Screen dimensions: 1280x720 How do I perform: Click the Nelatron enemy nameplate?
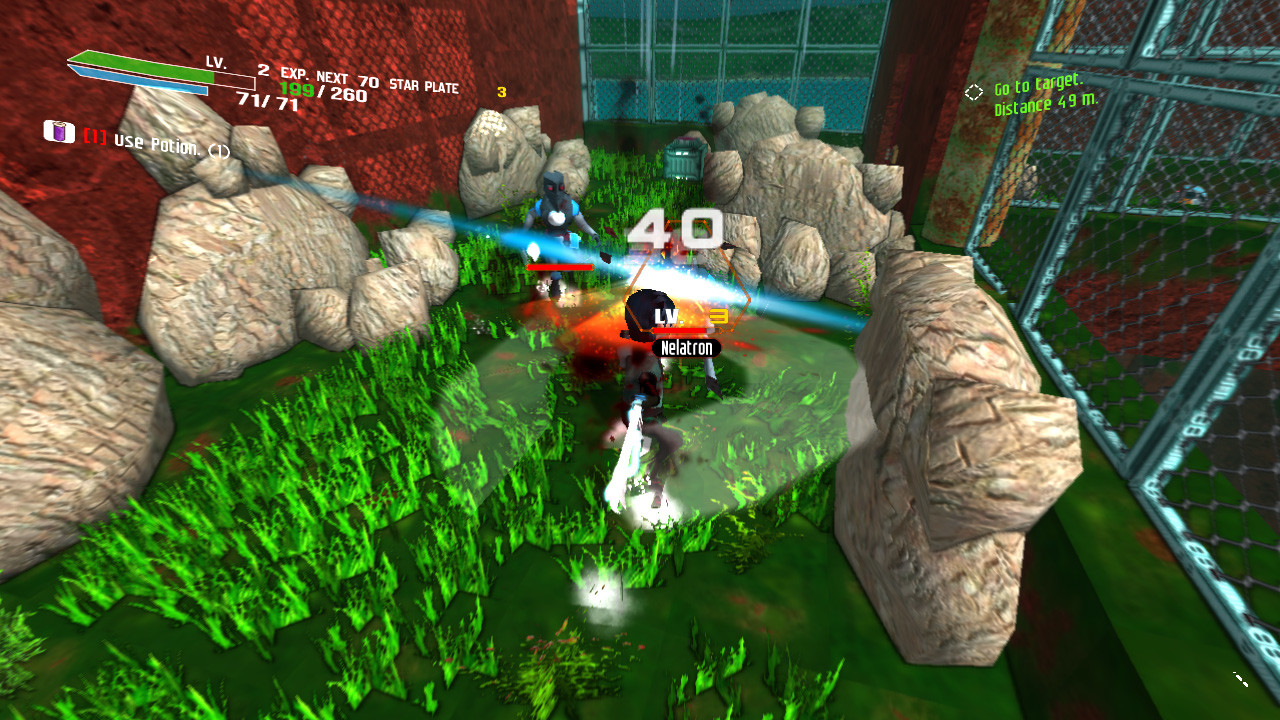tap(688, 349)
